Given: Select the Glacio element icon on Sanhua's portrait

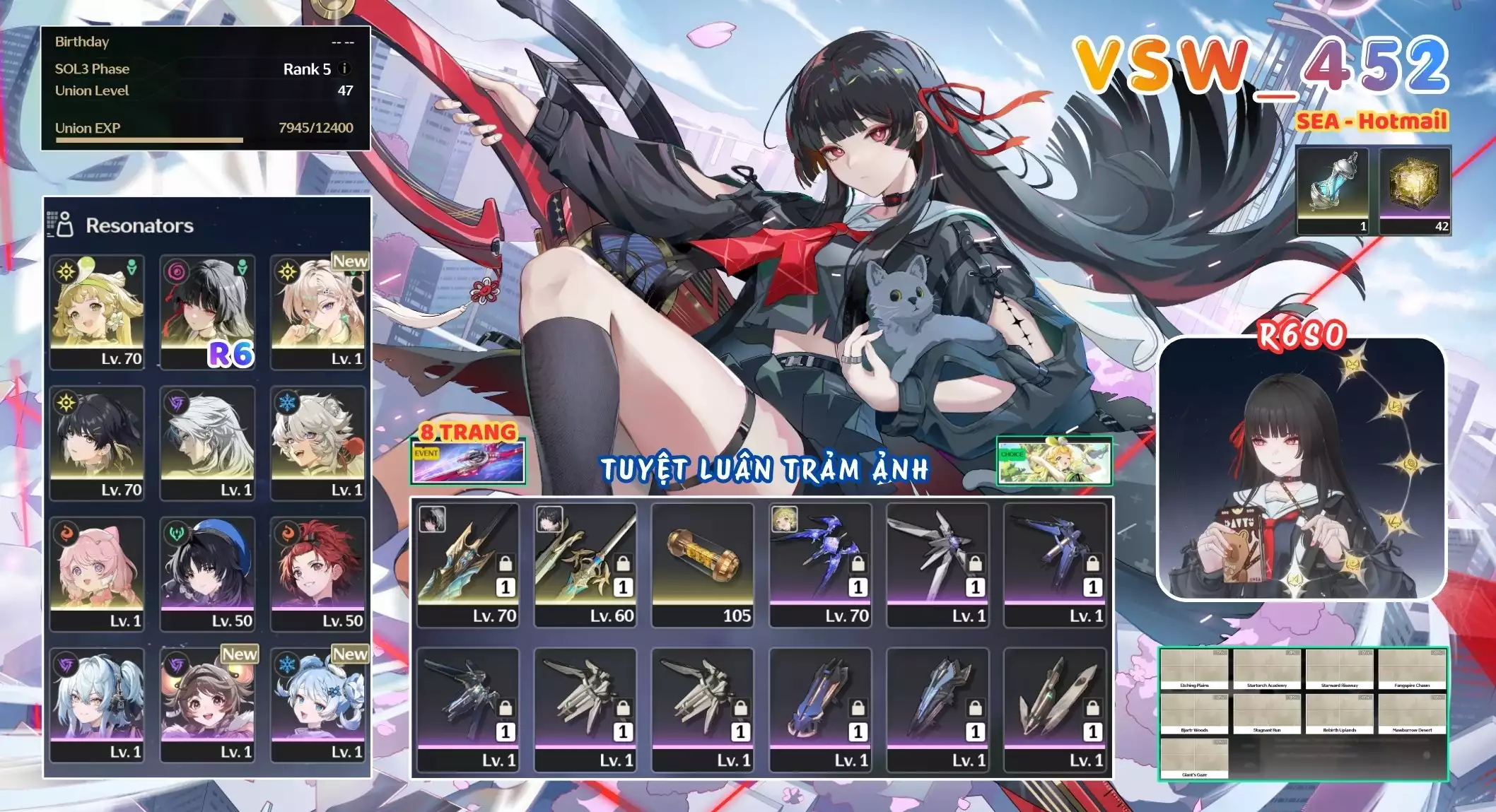Looking at the screenshot, I should pos(286,403).
